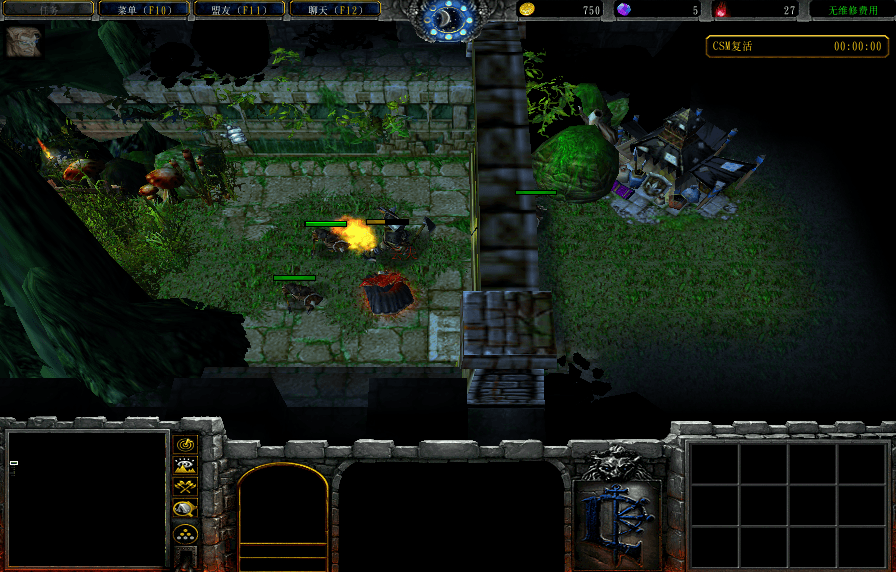Toggle the minimap terrain display button
Screen dimensions: 896x572
click(185, 465)
